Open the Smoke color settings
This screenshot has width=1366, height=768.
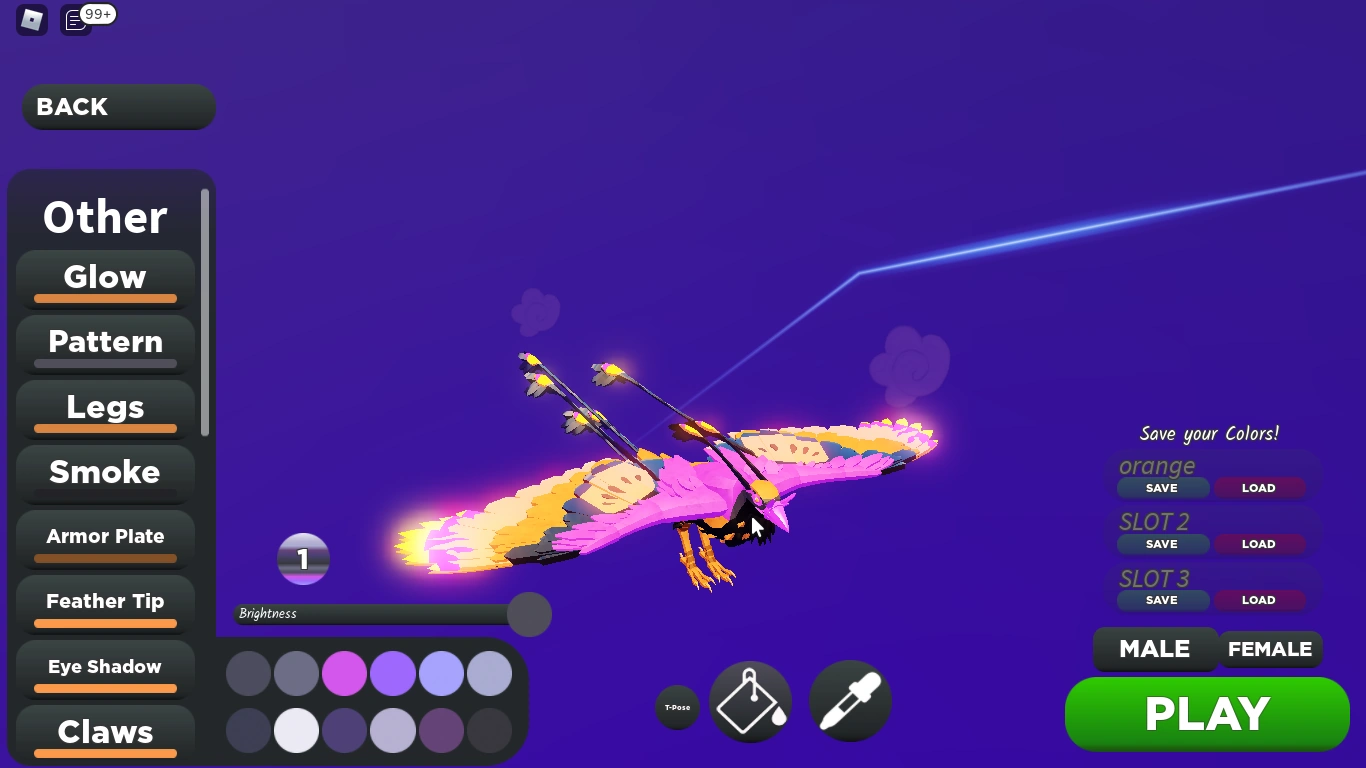pos(105,472)
